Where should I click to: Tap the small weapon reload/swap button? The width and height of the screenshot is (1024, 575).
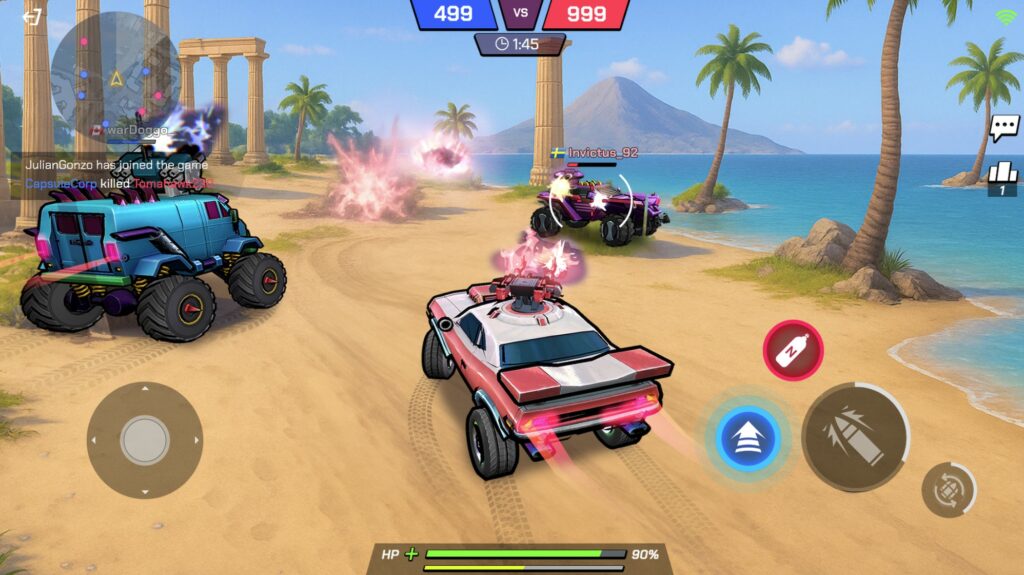pyautogui.click(x=947, y=490)
